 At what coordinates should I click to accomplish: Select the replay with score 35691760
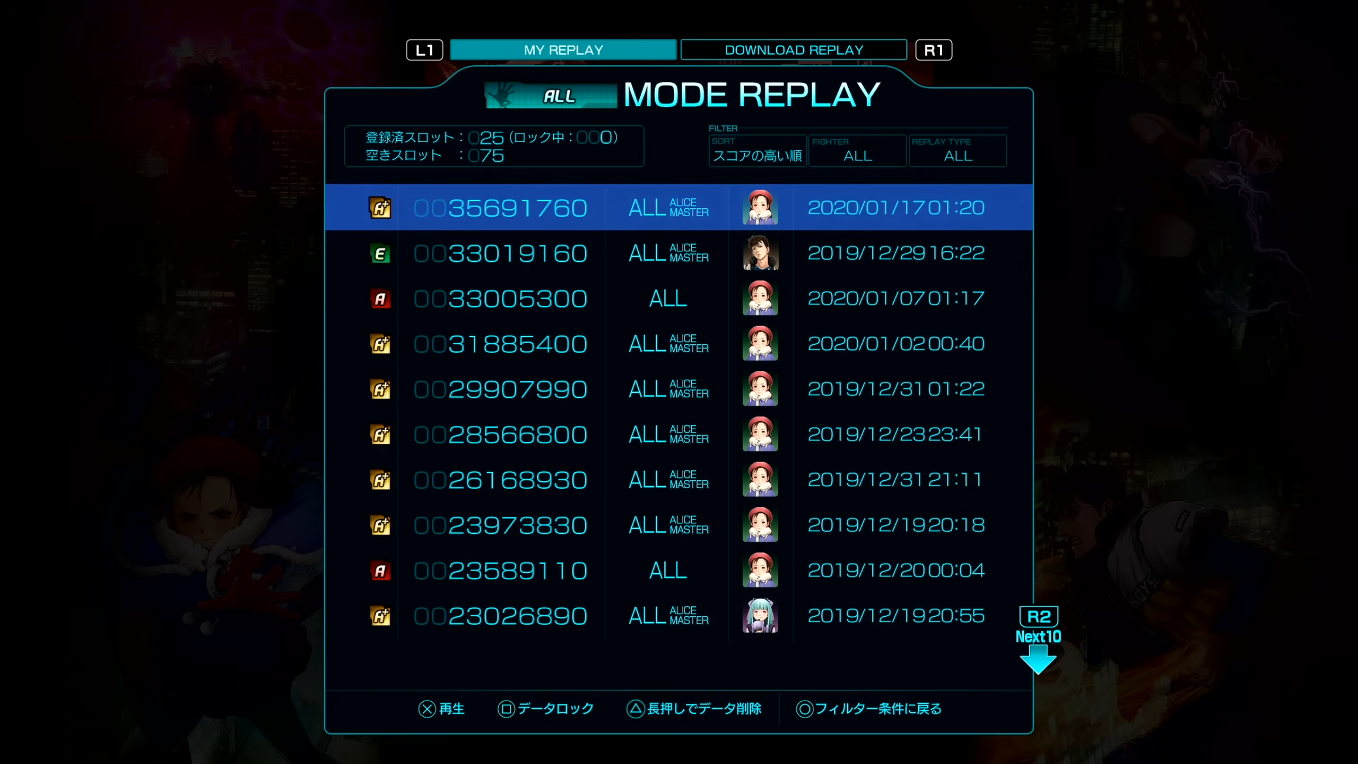(678, 208)
